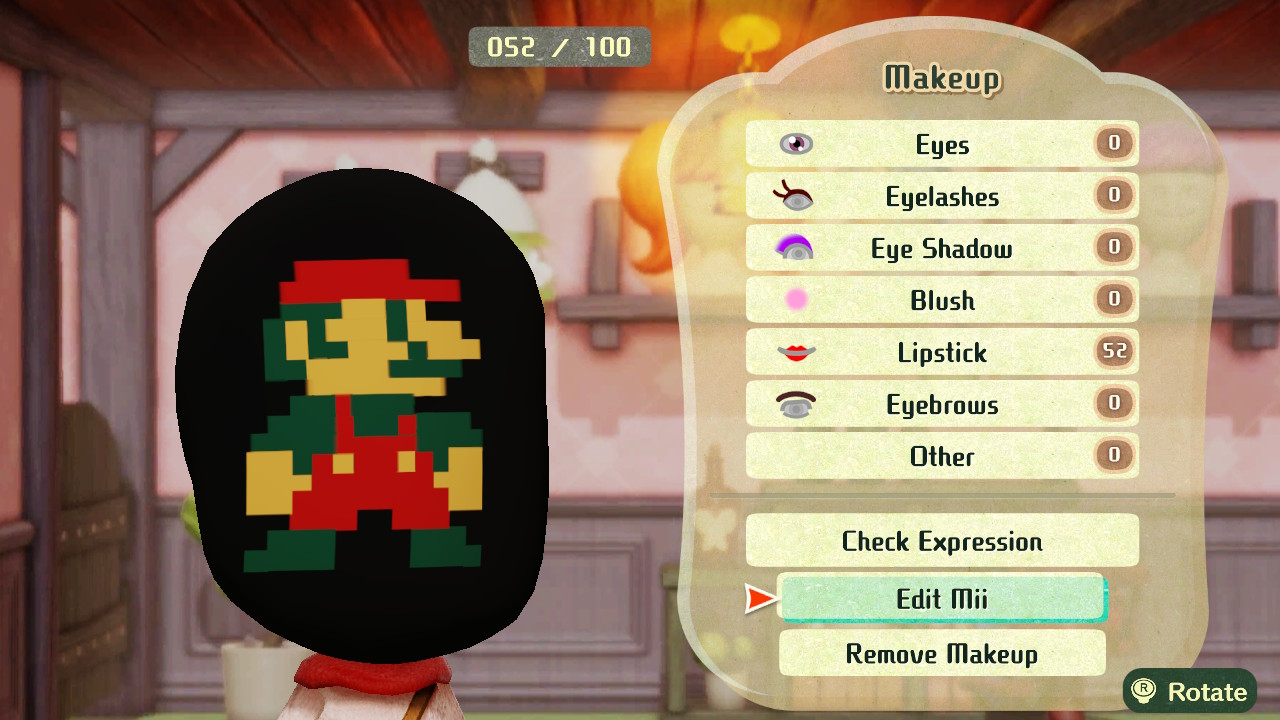Image resolution: width=1280 pixels, height=720 pixels.
Task: Select the Edit Mii button
Action: (x=941, y=598)
